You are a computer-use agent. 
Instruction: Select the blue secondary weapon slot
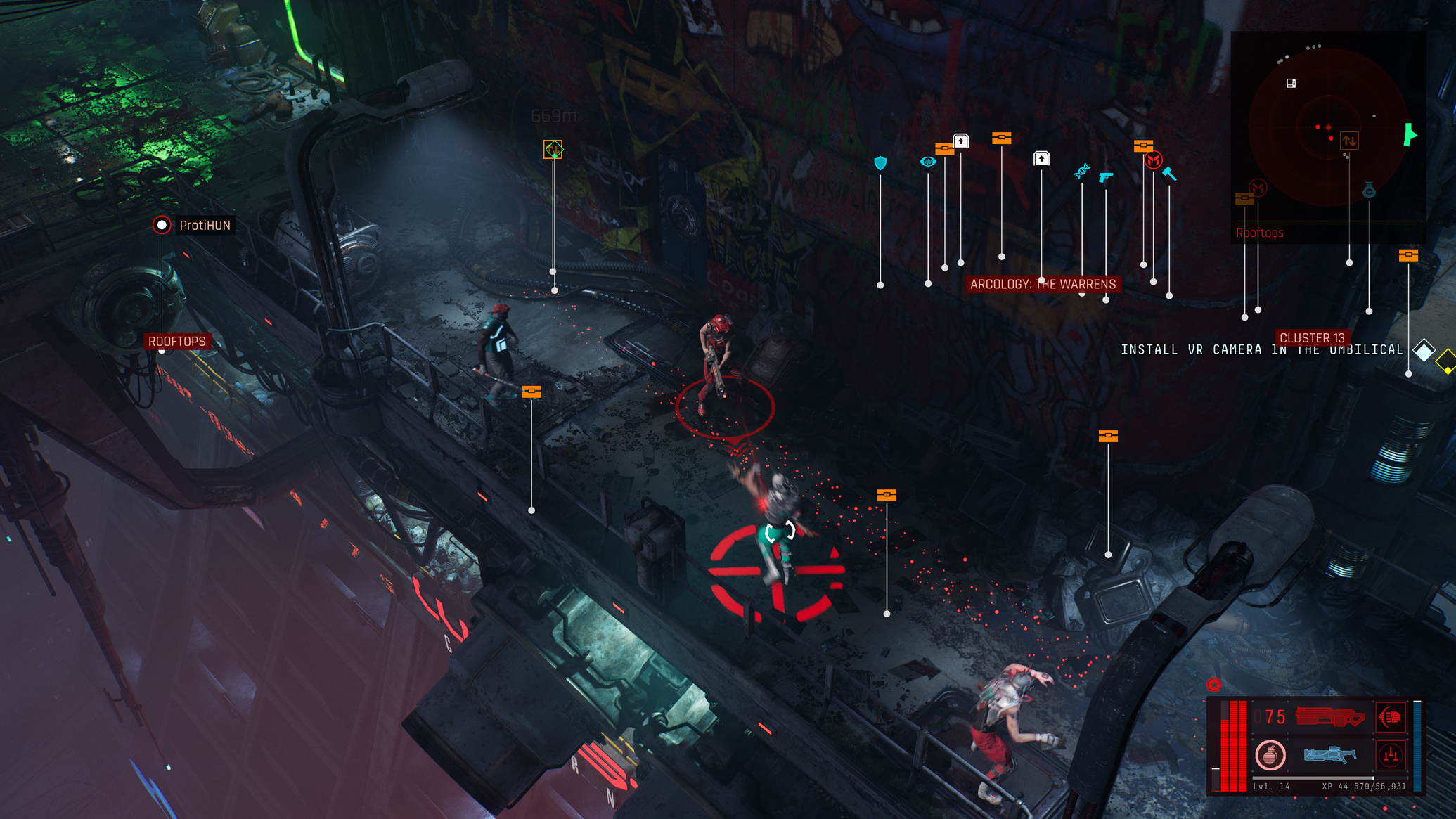coord(1329,756)
